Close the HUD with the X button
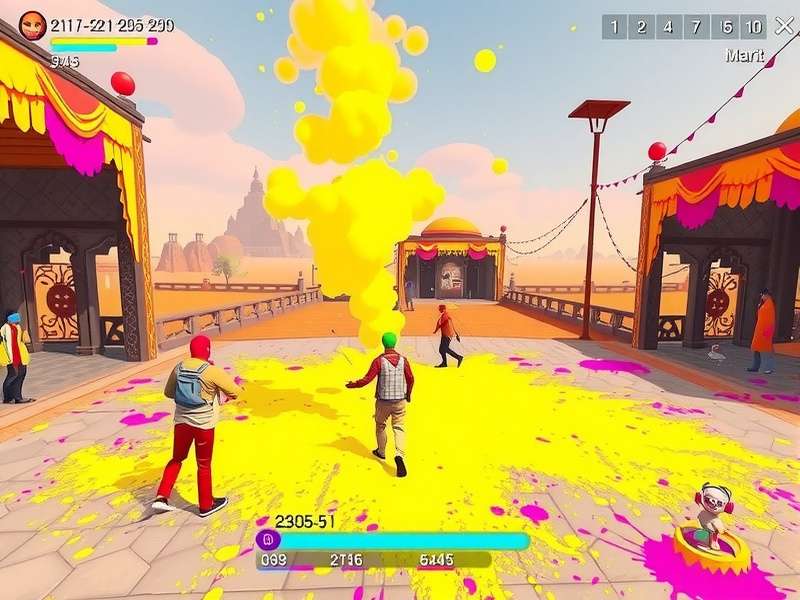The image size is (800, 600). 783,27
